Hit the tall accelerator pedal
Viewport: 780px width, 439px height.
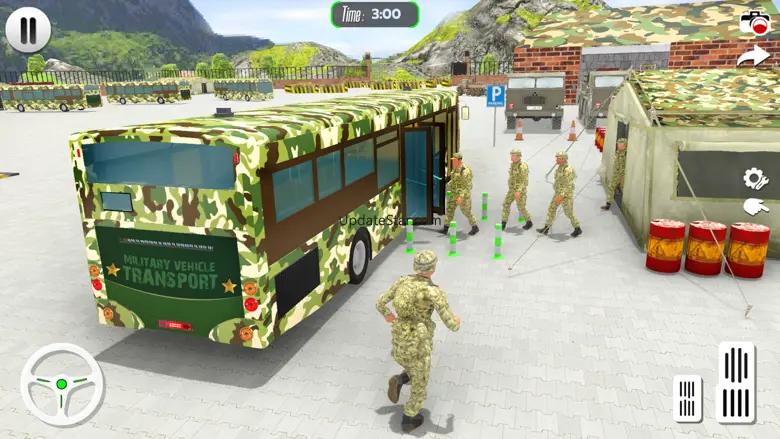coord(736,381)
